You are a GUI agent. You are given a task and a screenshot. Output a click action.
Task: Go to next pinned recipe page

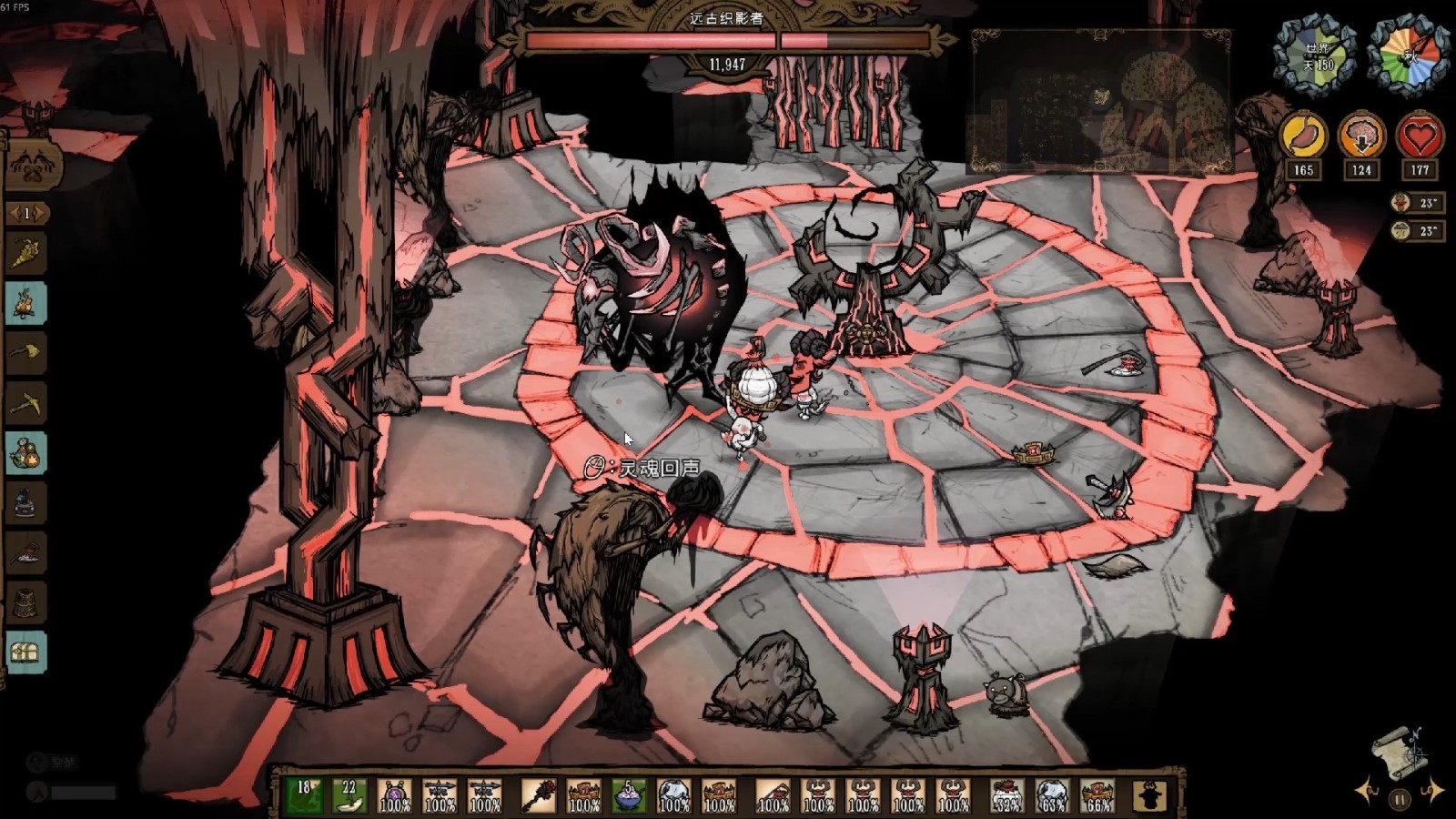tap(43, 213)
